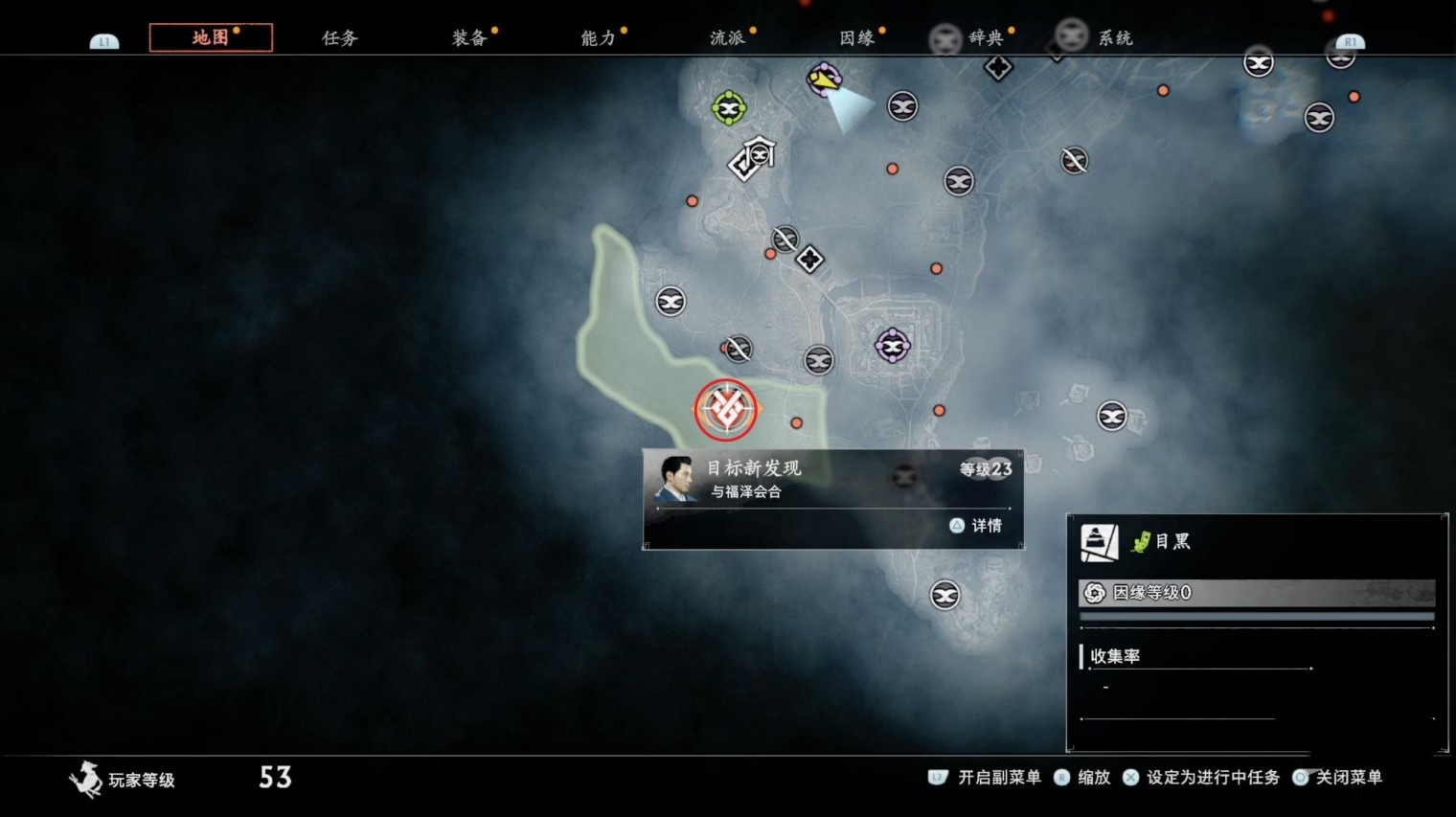
Task: Select the 因缘等级0 row
Action: [1257, 593]
